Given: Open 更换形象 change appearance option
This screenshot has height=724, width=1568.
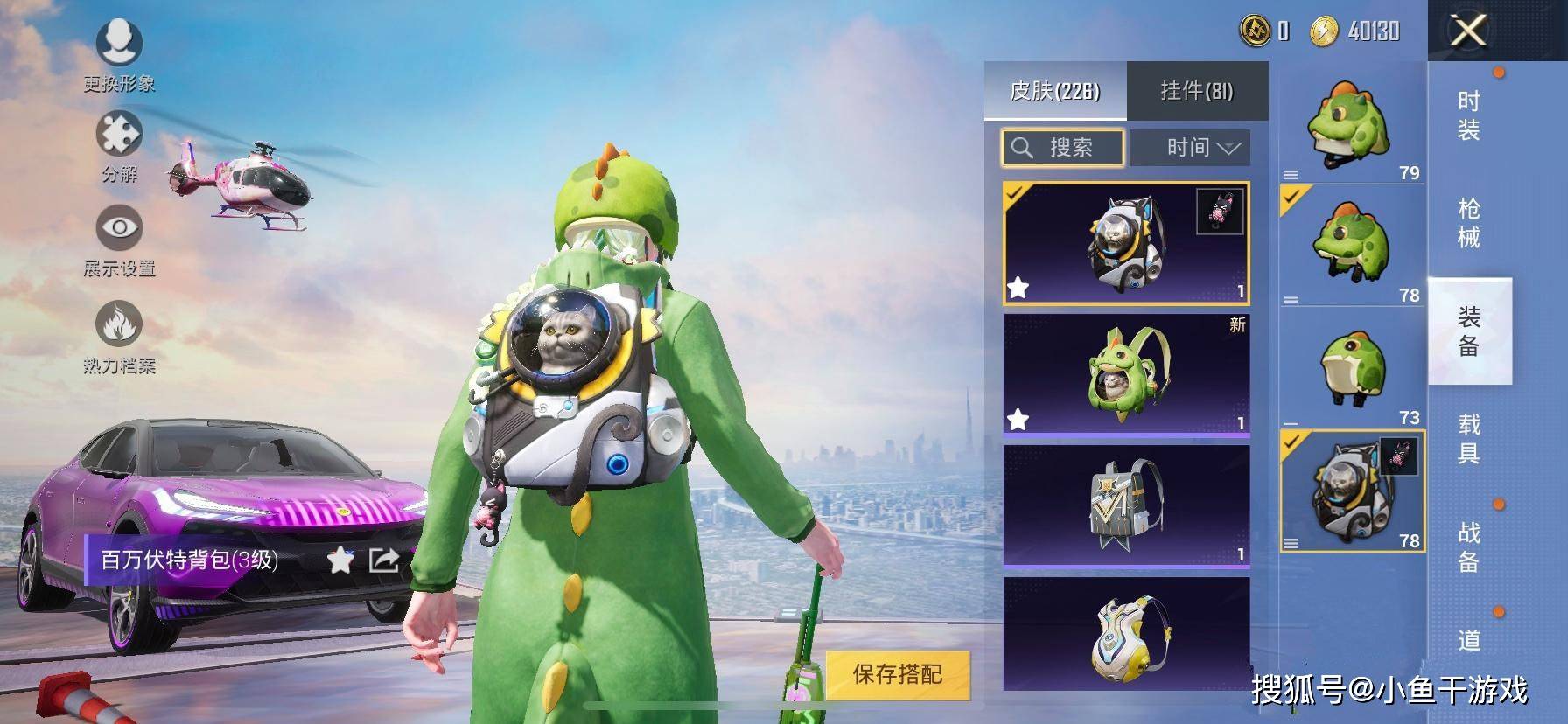Looking at the screenshot, I should (119, 52).
